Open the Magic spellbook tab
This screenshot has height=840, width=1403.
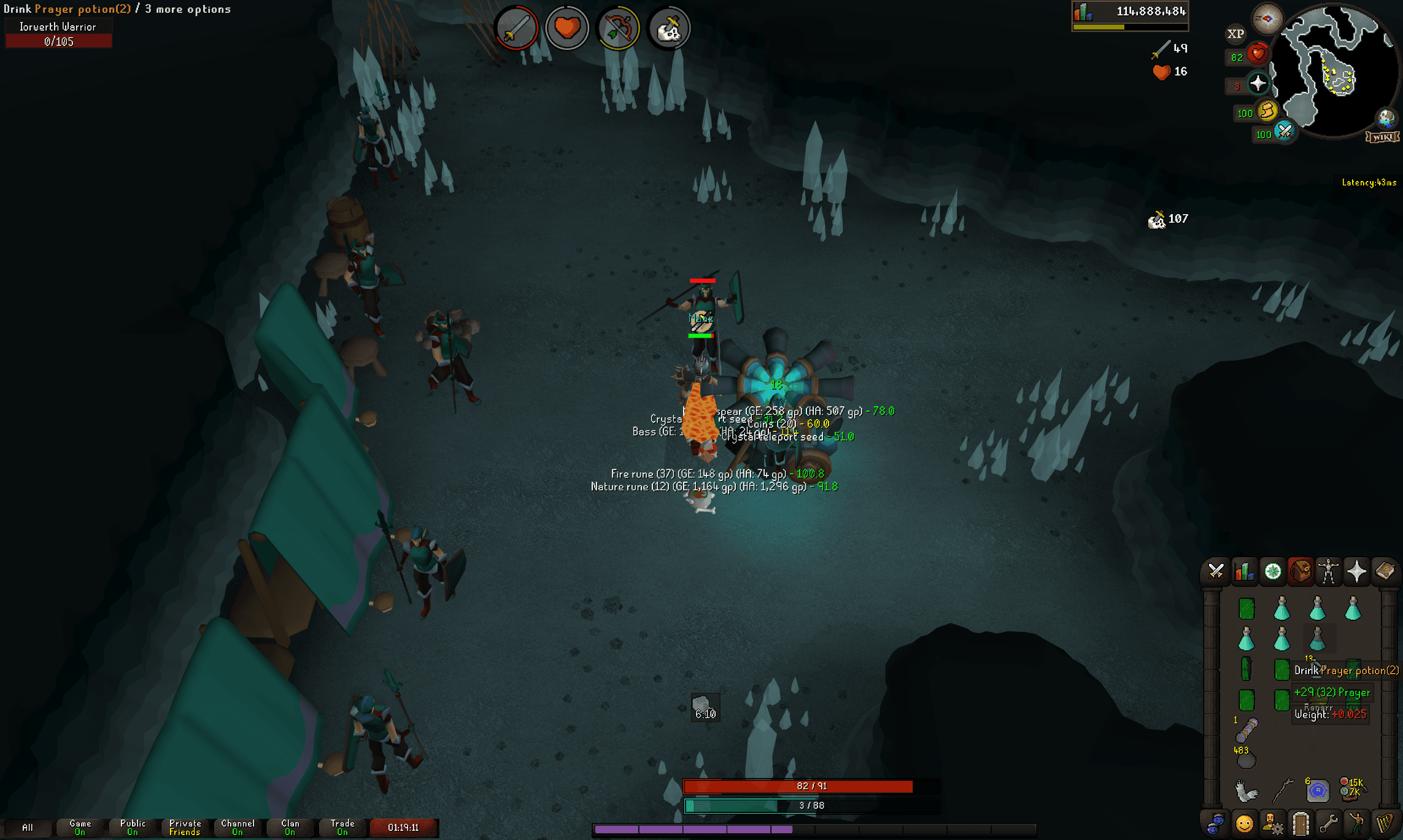click(1384, 571)
